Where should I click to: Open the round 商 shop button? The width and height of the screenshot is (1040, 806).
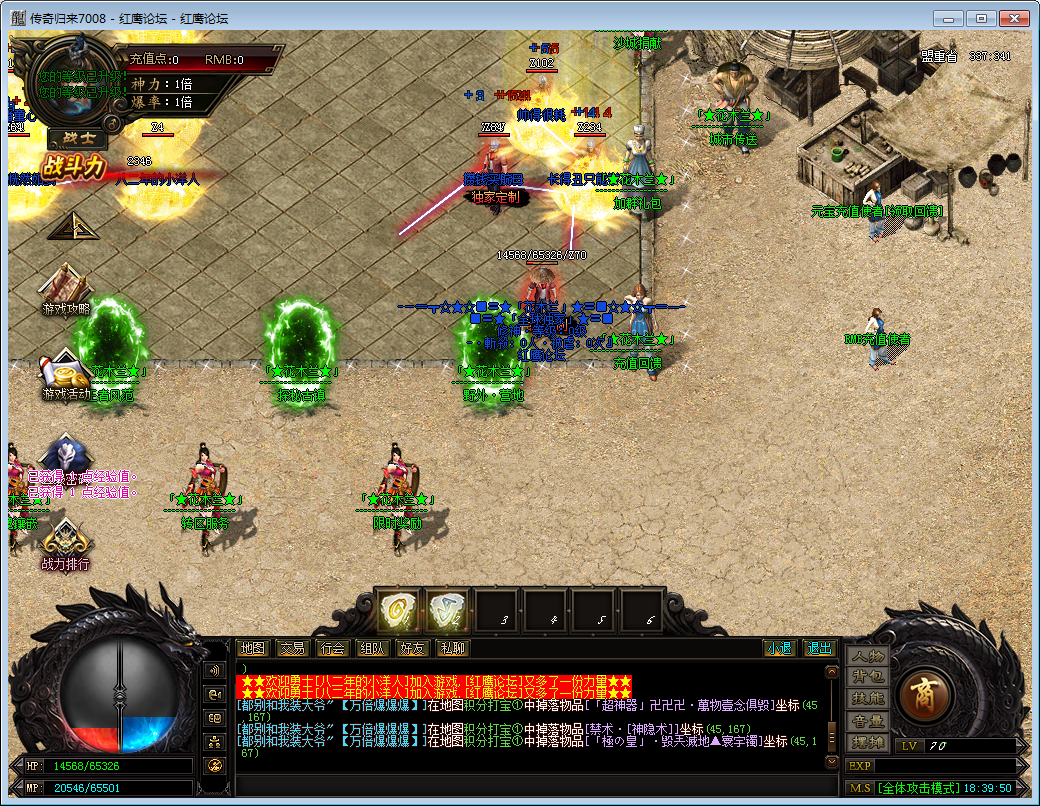924,695
